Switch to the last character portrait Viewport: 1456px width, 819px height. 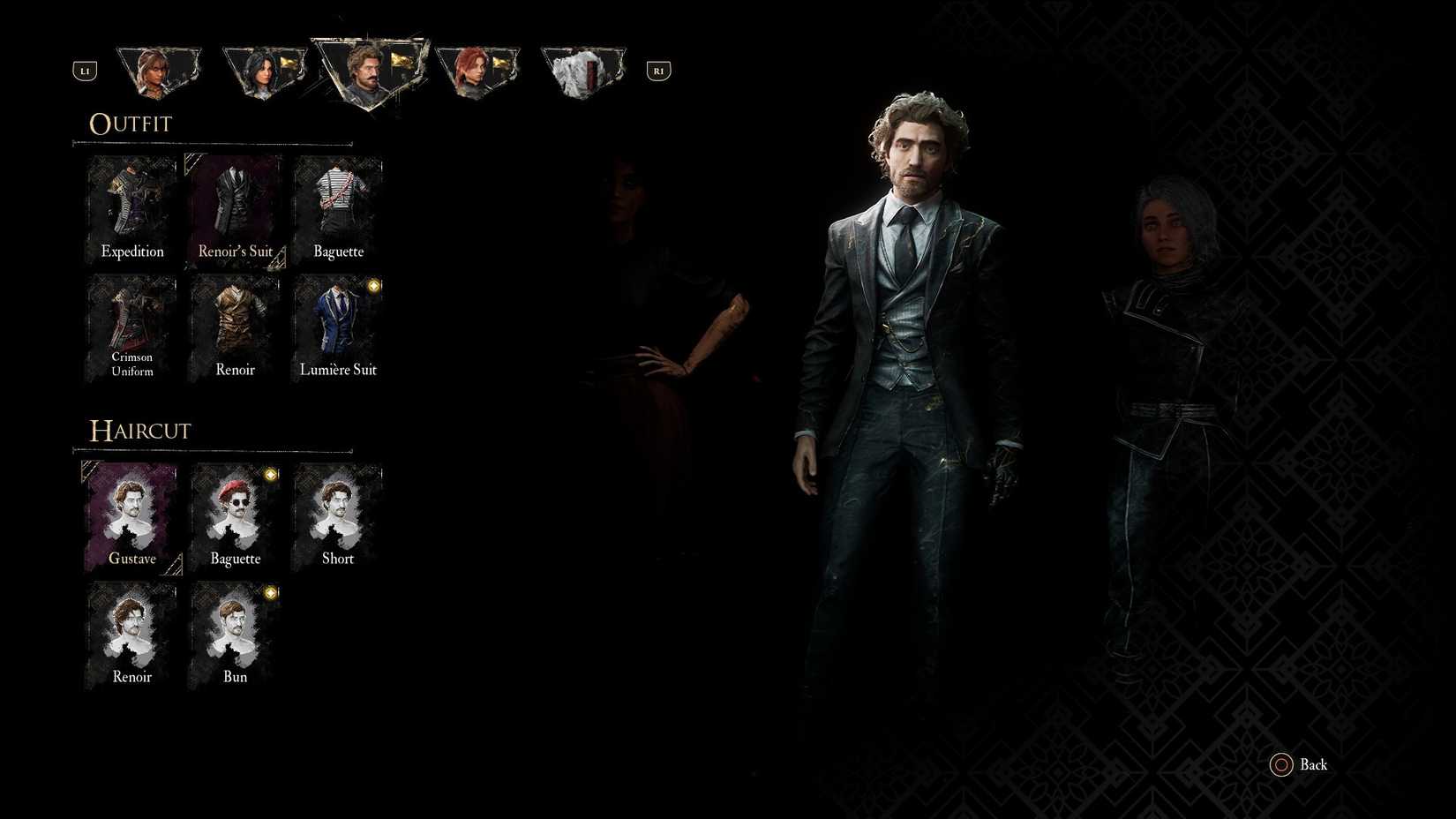coord(582,69)
